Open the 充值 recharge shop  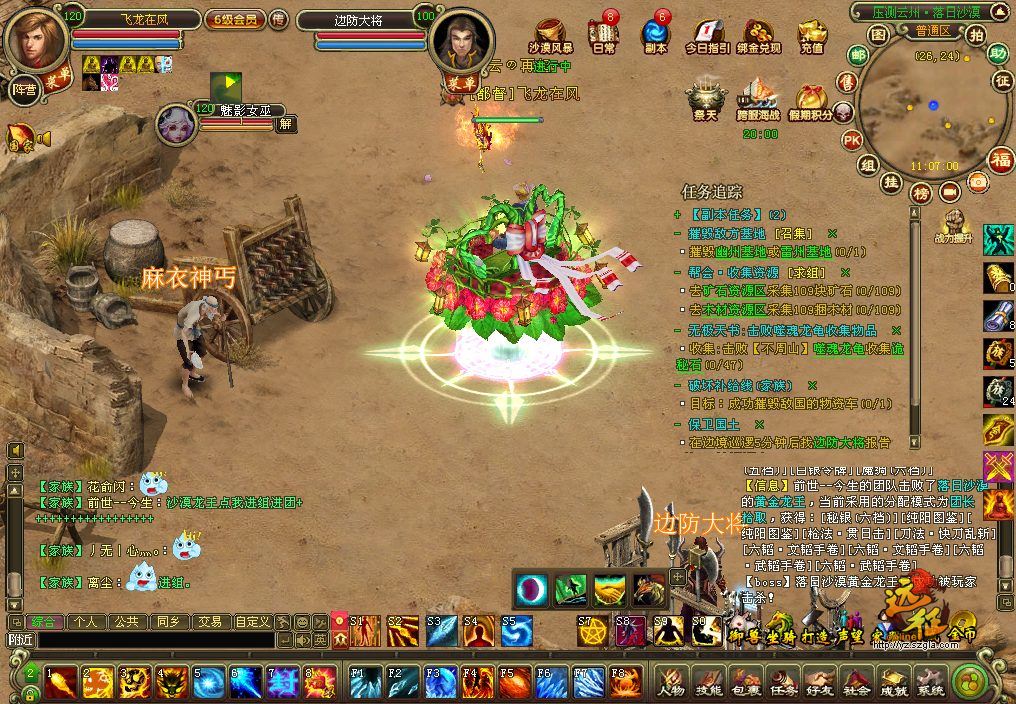pos(811,35)
